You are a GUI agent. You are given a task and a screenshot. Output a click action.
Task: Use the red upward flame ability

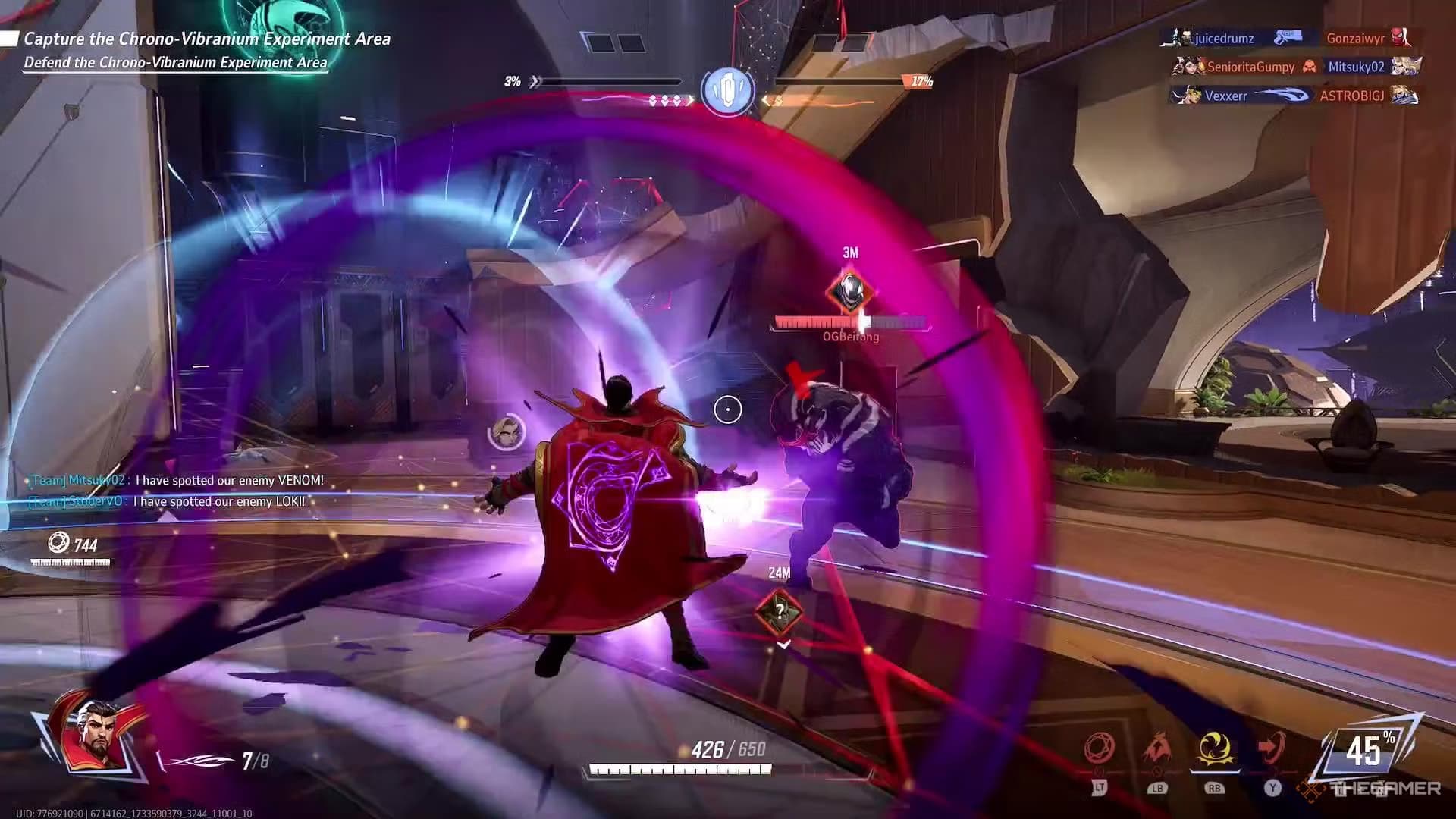[1157, 749]
